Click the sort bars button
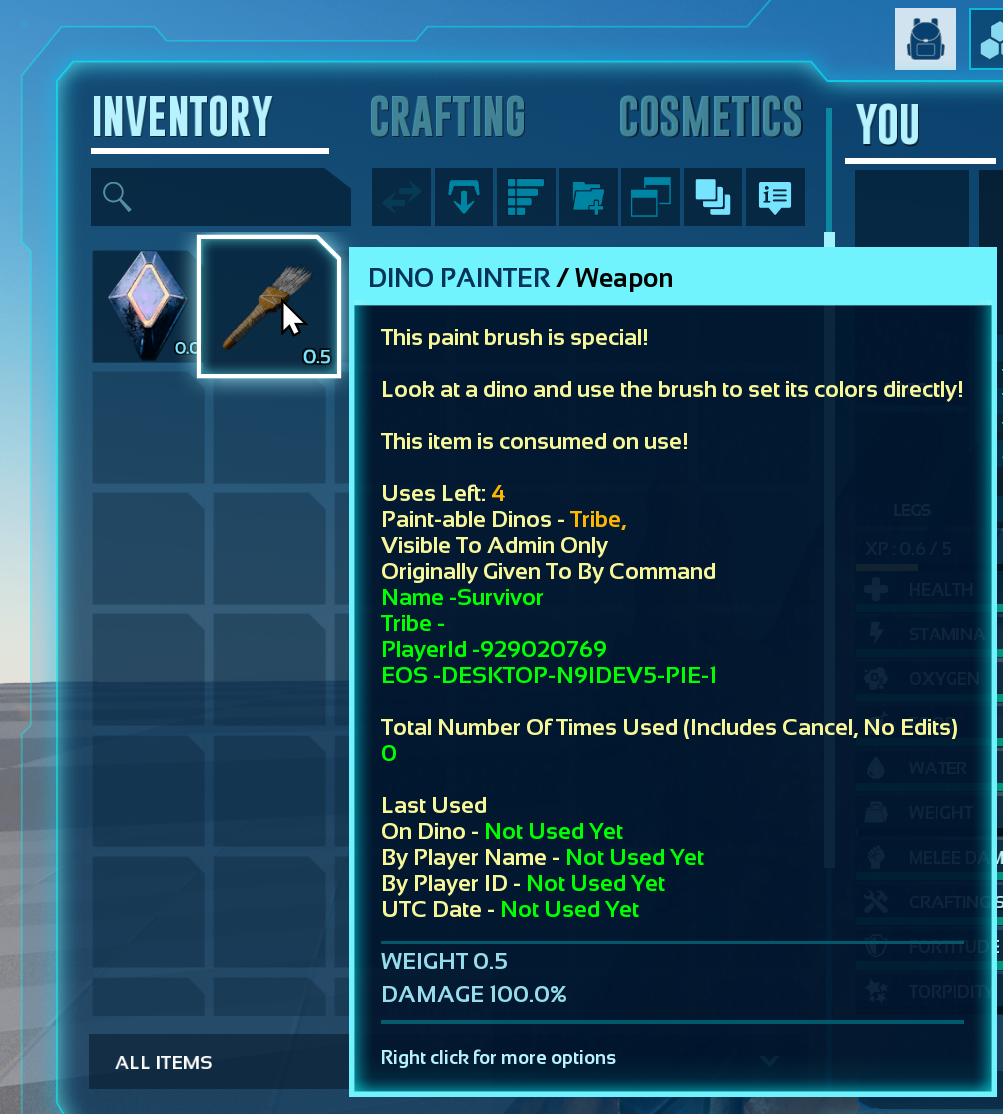This screenshot has width=1003, height=1114. click(x=526, y=197)
